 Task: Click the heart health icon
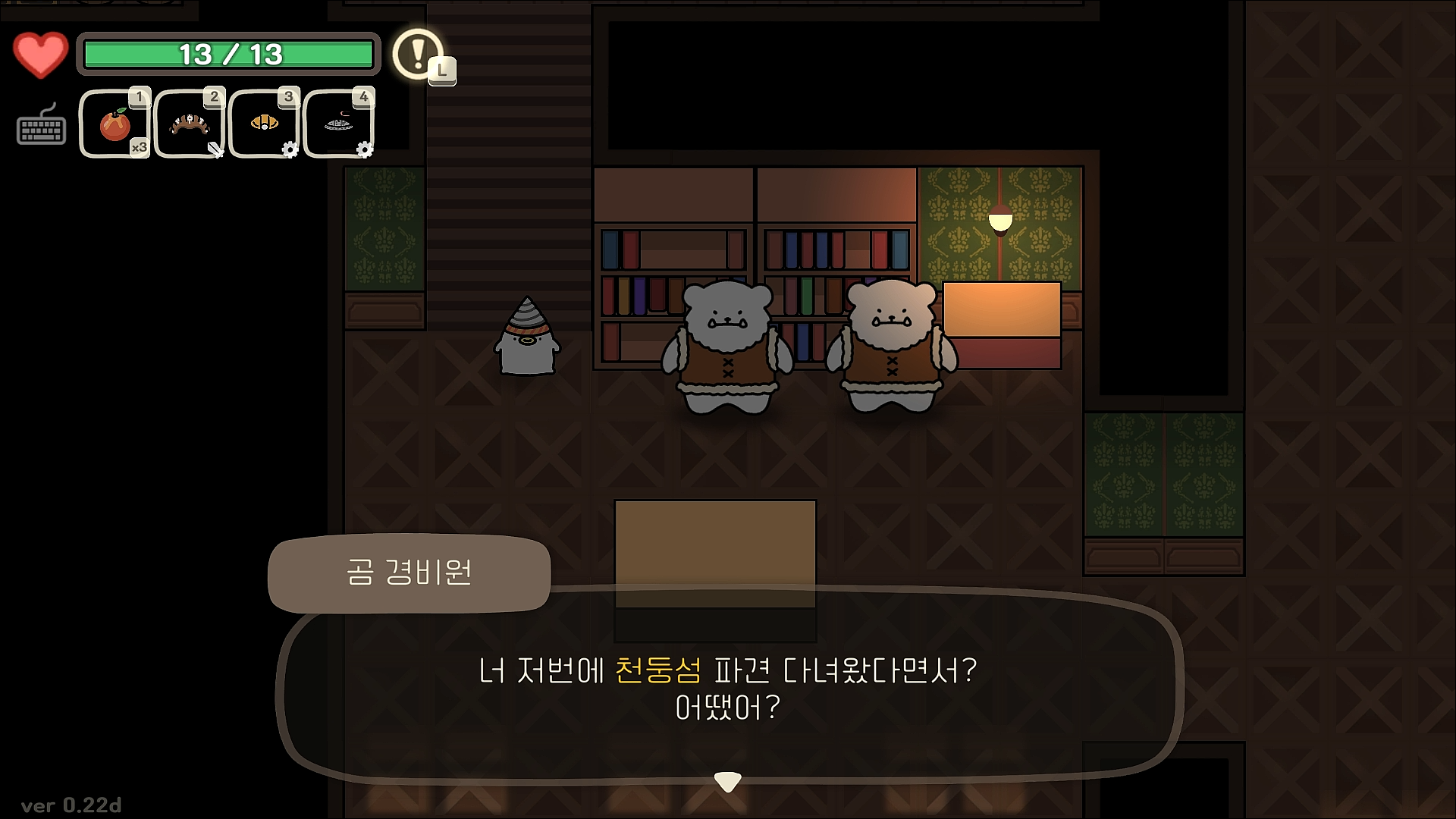(40, 53)
